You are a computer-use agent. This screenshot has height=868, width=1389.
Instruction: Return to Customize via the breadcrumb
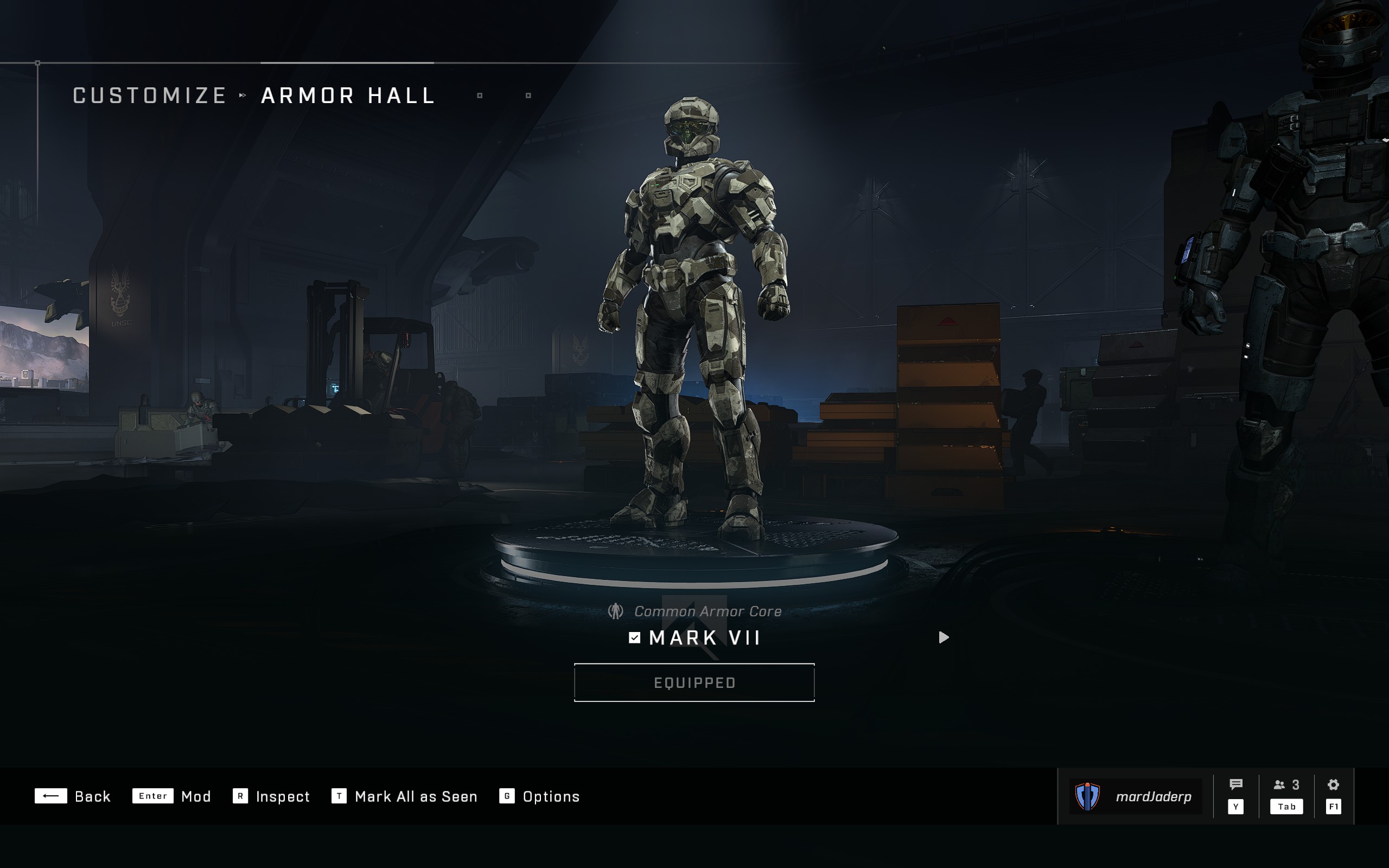150,95
